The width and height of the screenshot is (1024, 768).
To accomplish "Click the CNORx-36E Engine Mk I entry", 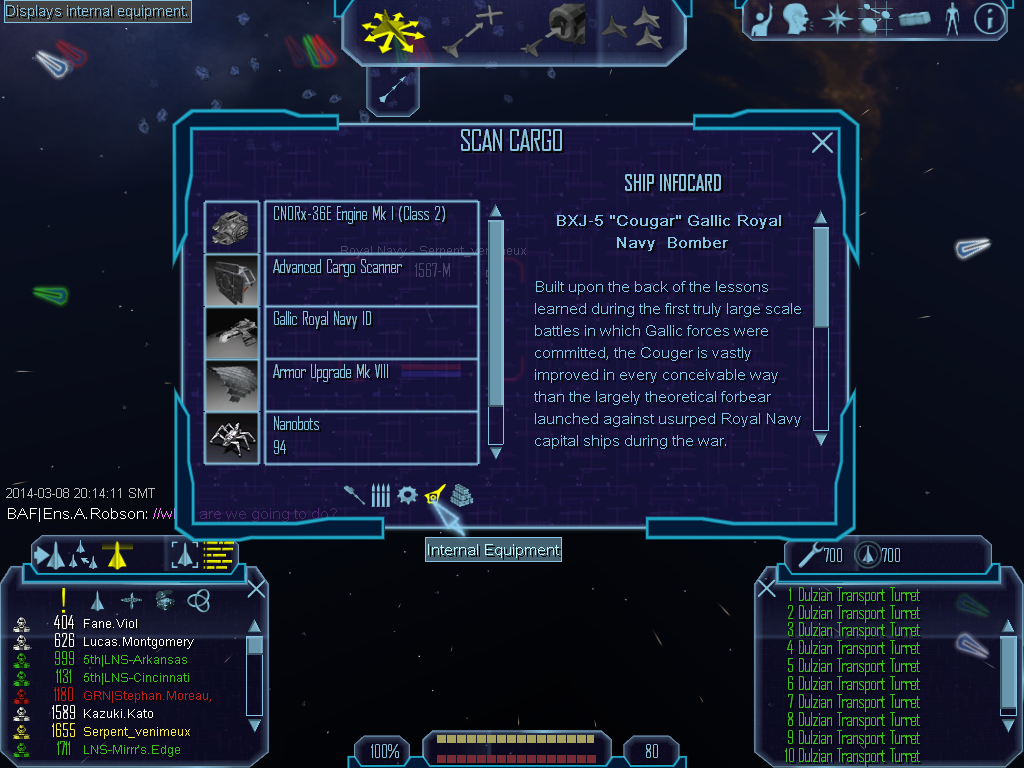I will [370, 227].
